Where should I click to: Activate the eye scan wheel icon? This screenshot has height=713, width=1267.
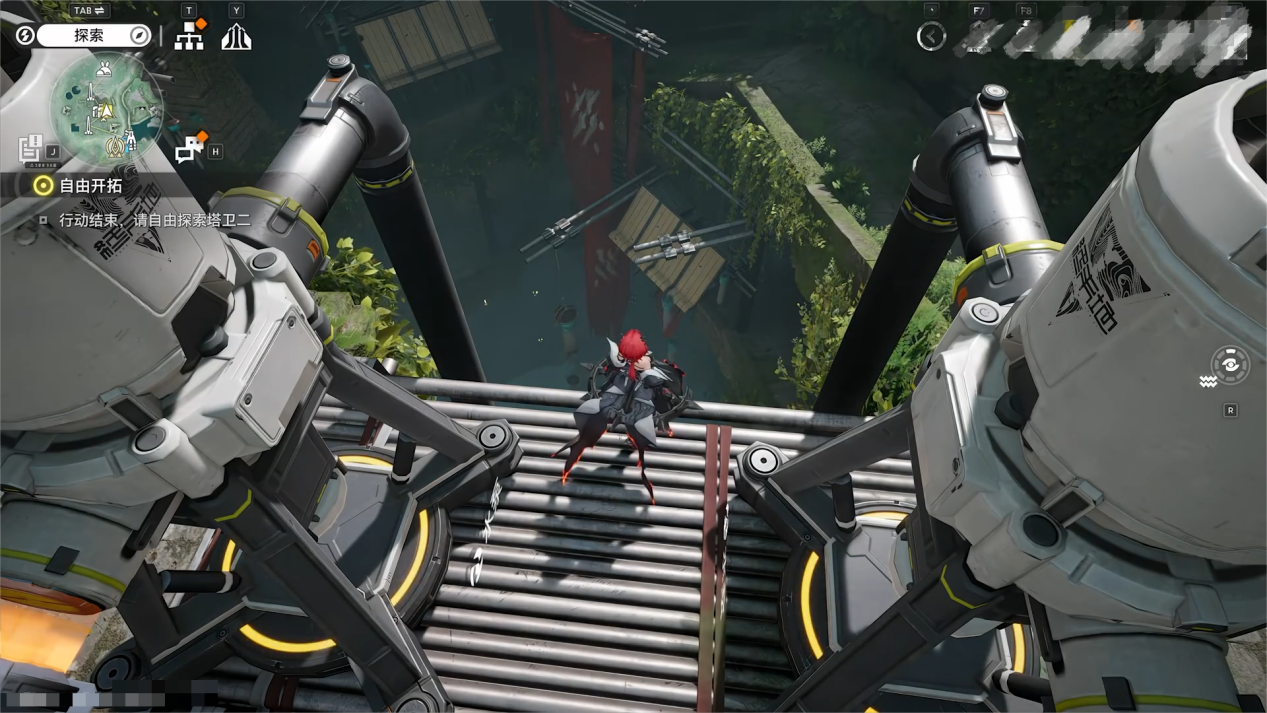coord(1230,366)
